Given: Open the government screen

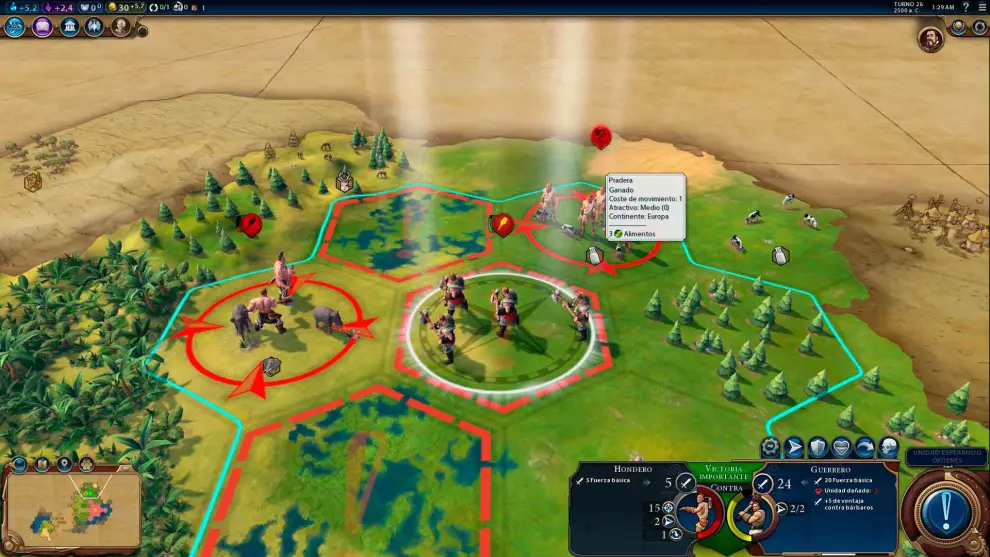Looking at the screenshot, I should pos(69,27).
